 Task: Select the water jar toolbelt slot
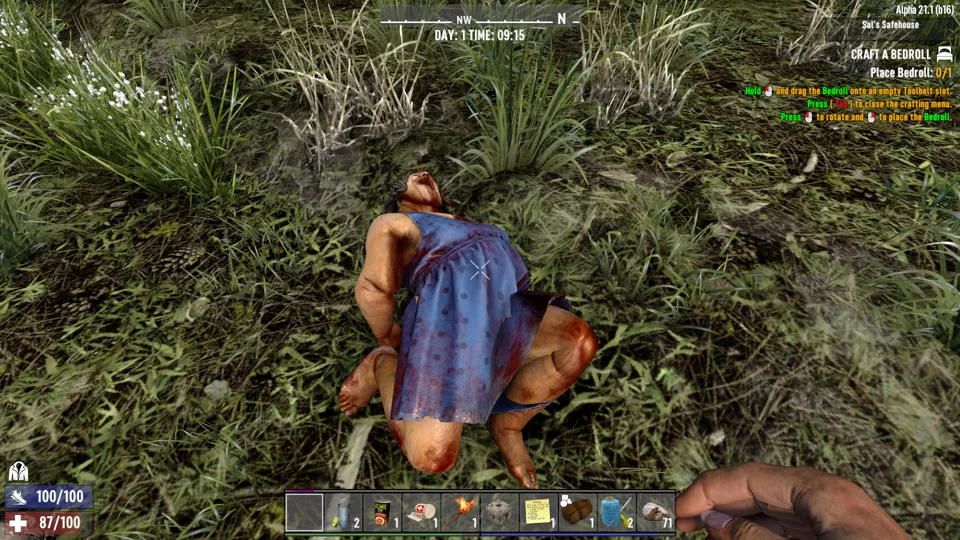point(343,512)
